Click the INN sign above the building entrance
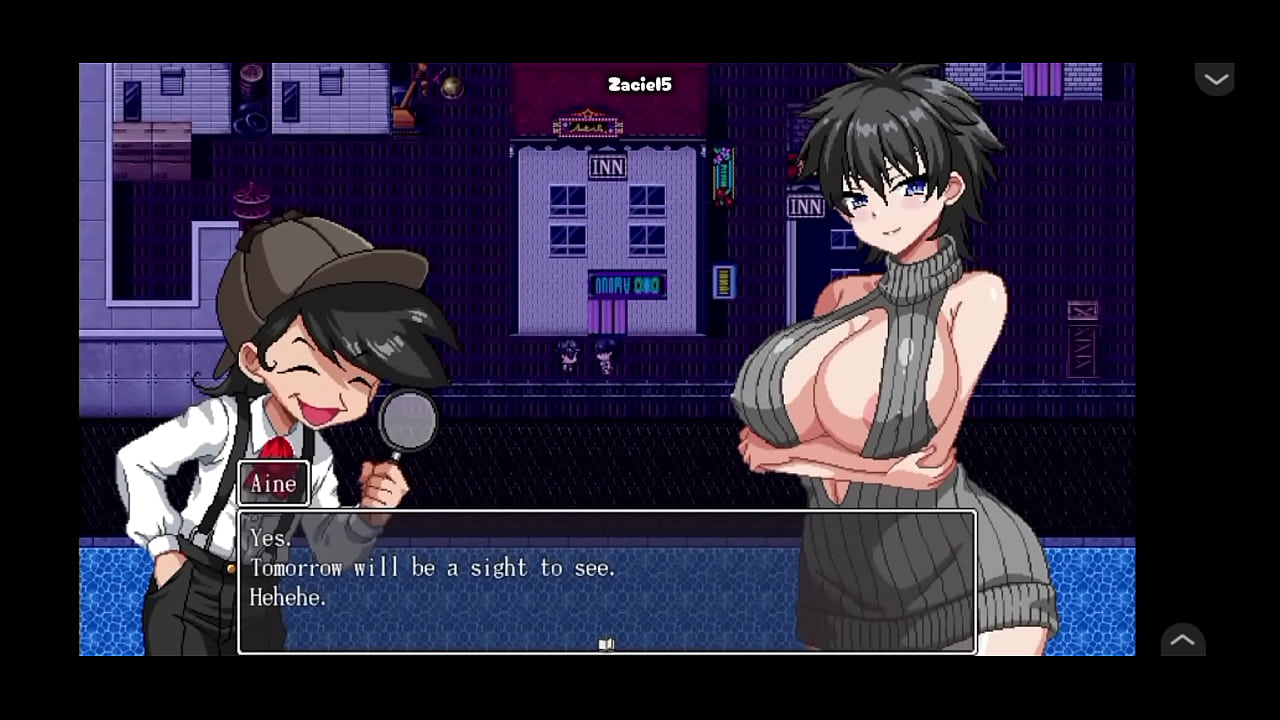Screen dimensions: 1280x720 [608, 167]
